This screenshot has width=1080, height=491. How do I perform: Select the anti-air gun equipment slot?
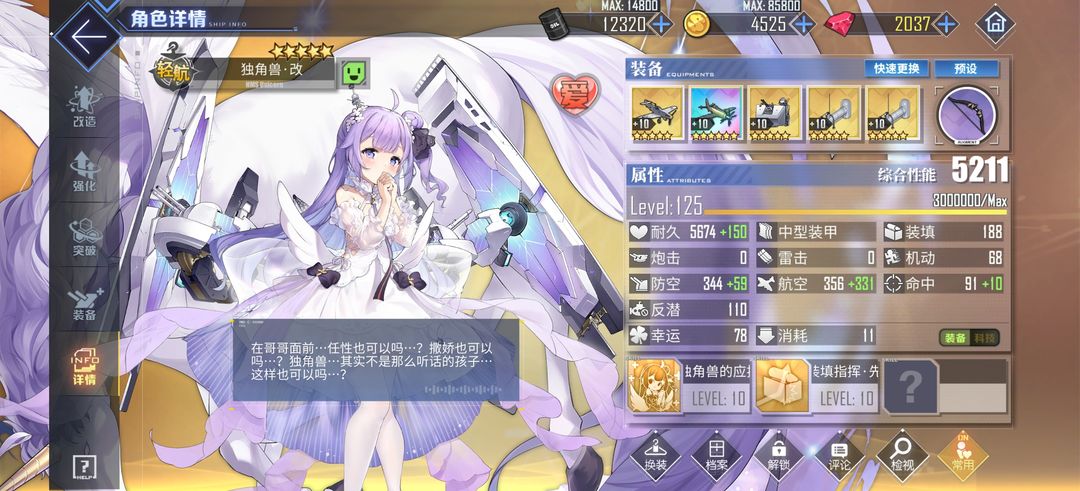pyautogui.click(x=775, y=114)
